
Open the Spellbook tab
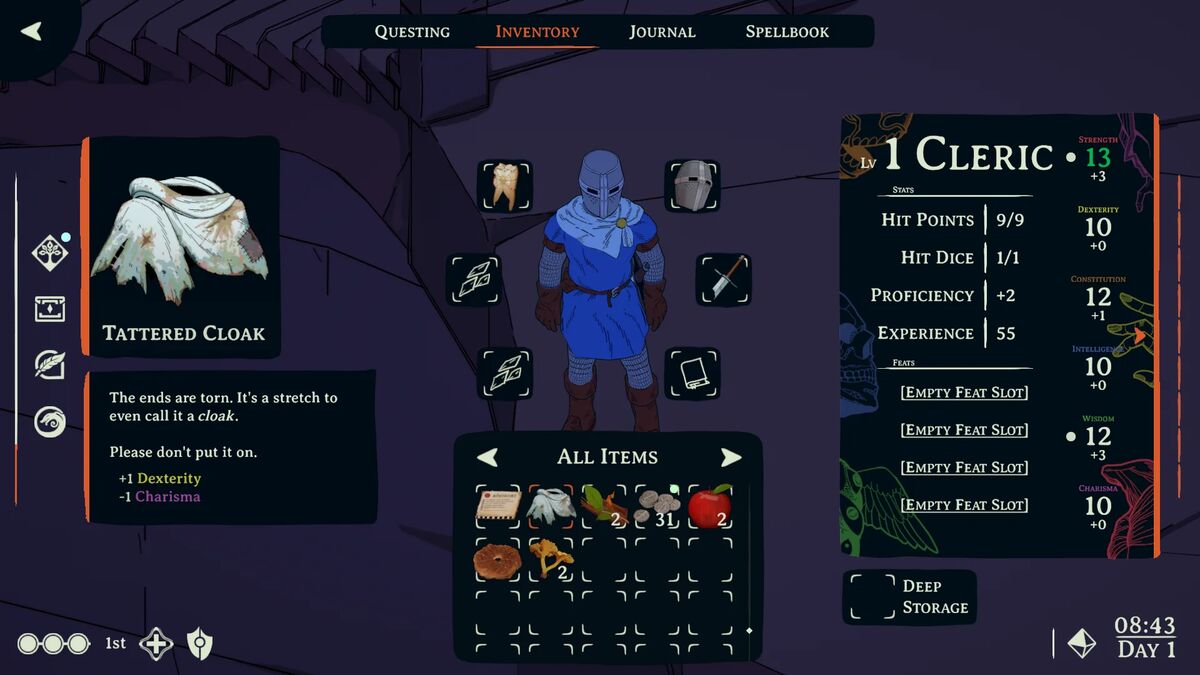click(x=787, y=32)
